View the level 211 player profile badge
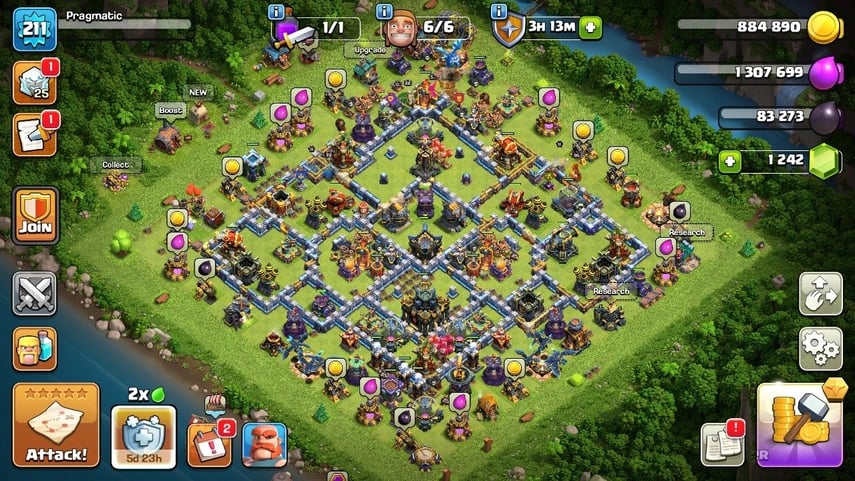Image resolution: width=855 pixels, height=481 pixels. (33, 29)
